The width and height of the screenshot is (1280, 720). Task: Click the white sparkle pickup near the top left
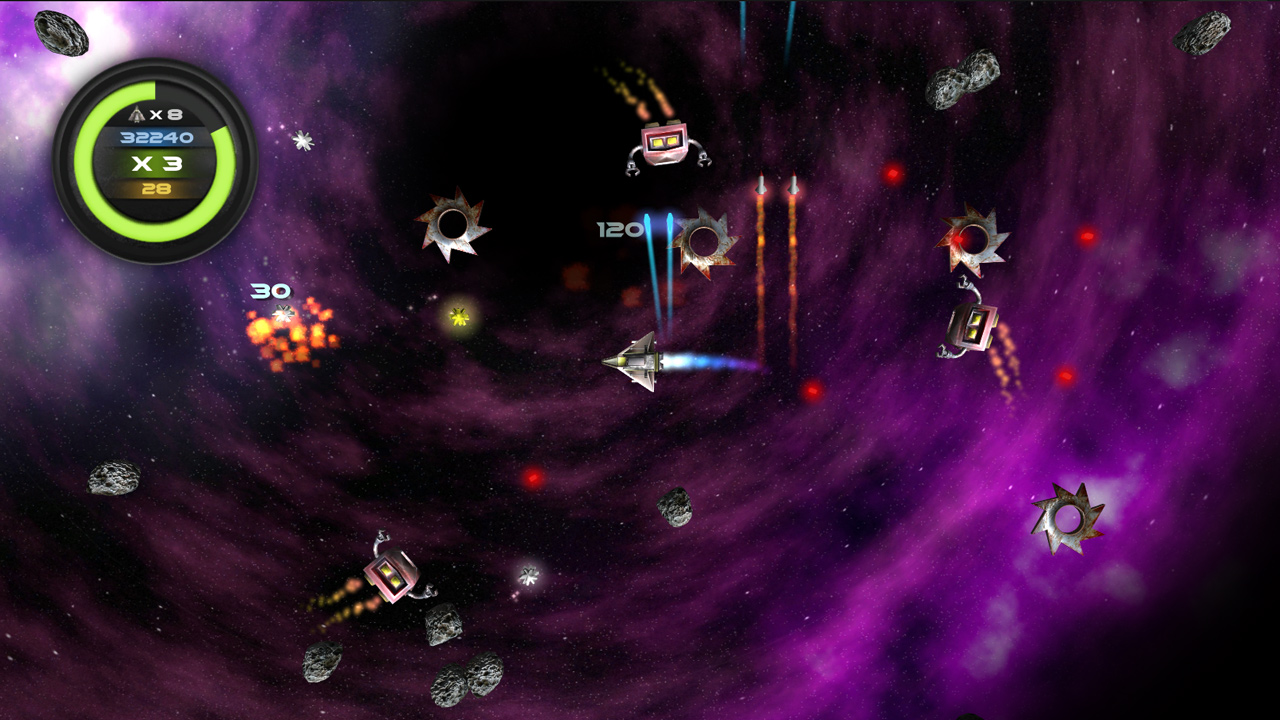click(301, 140)
